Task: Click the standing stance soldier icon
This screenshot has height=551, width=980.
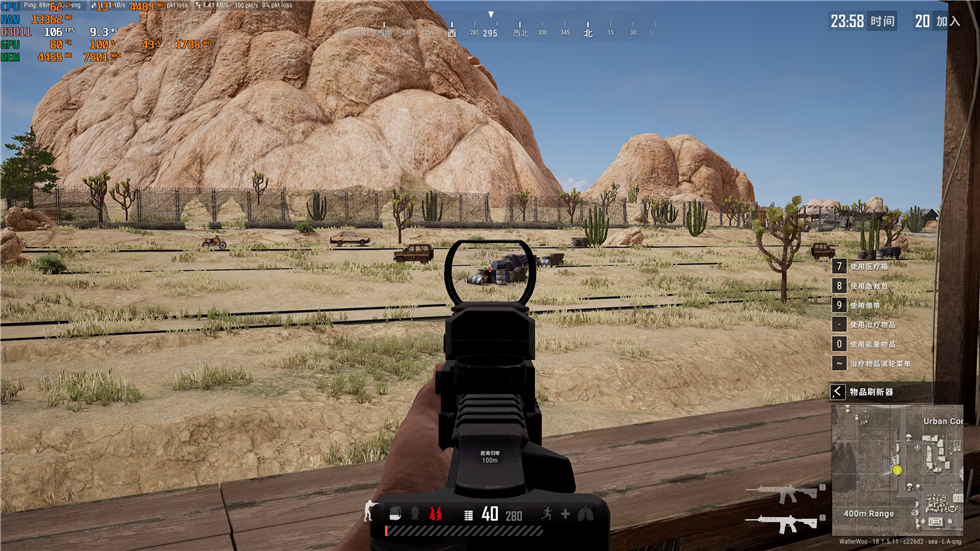Action: tap(368, 510)
